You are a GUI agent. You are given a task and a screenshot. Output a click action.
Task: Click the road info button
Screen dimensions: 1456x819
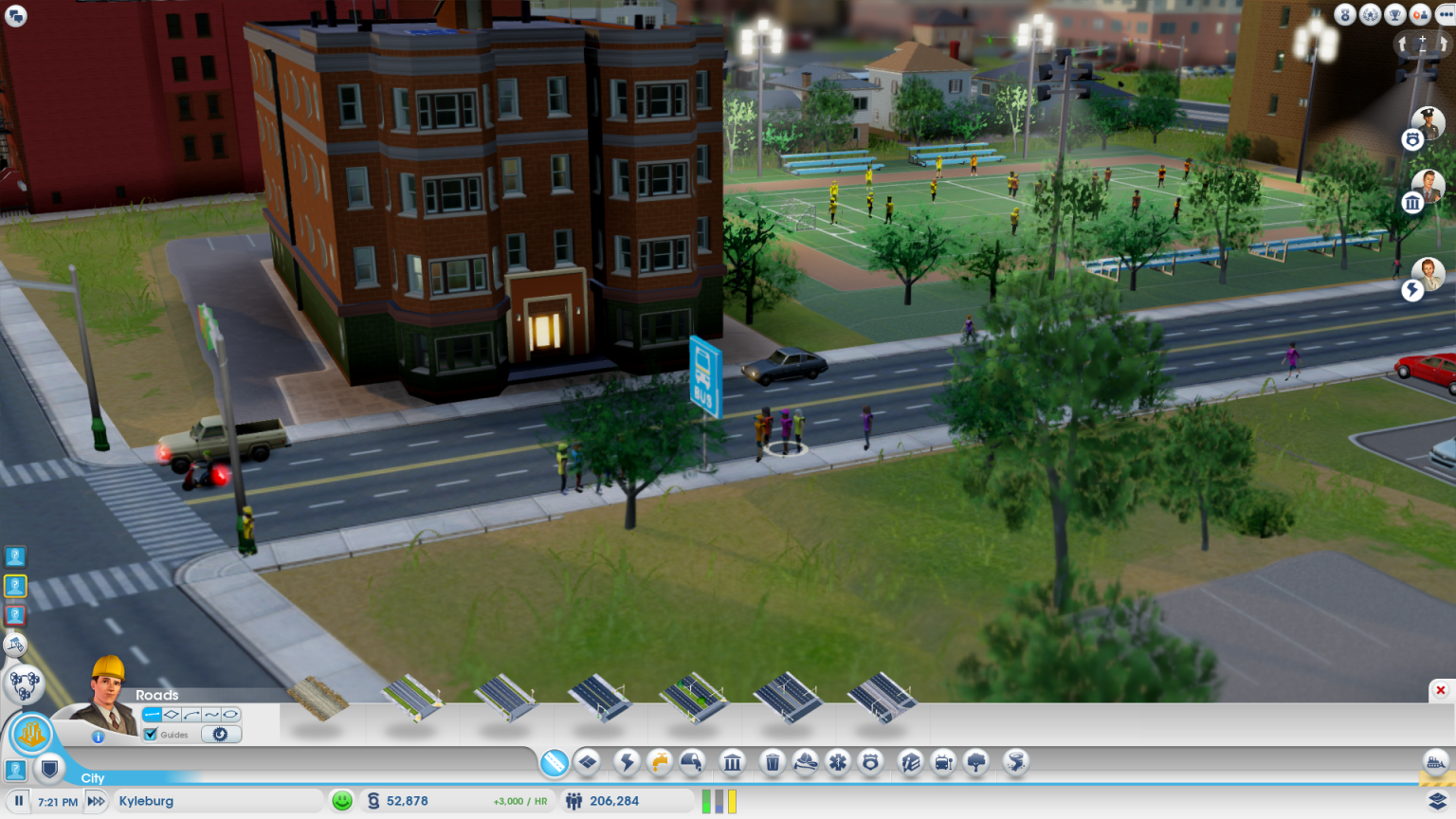click(x=98, y=737)
